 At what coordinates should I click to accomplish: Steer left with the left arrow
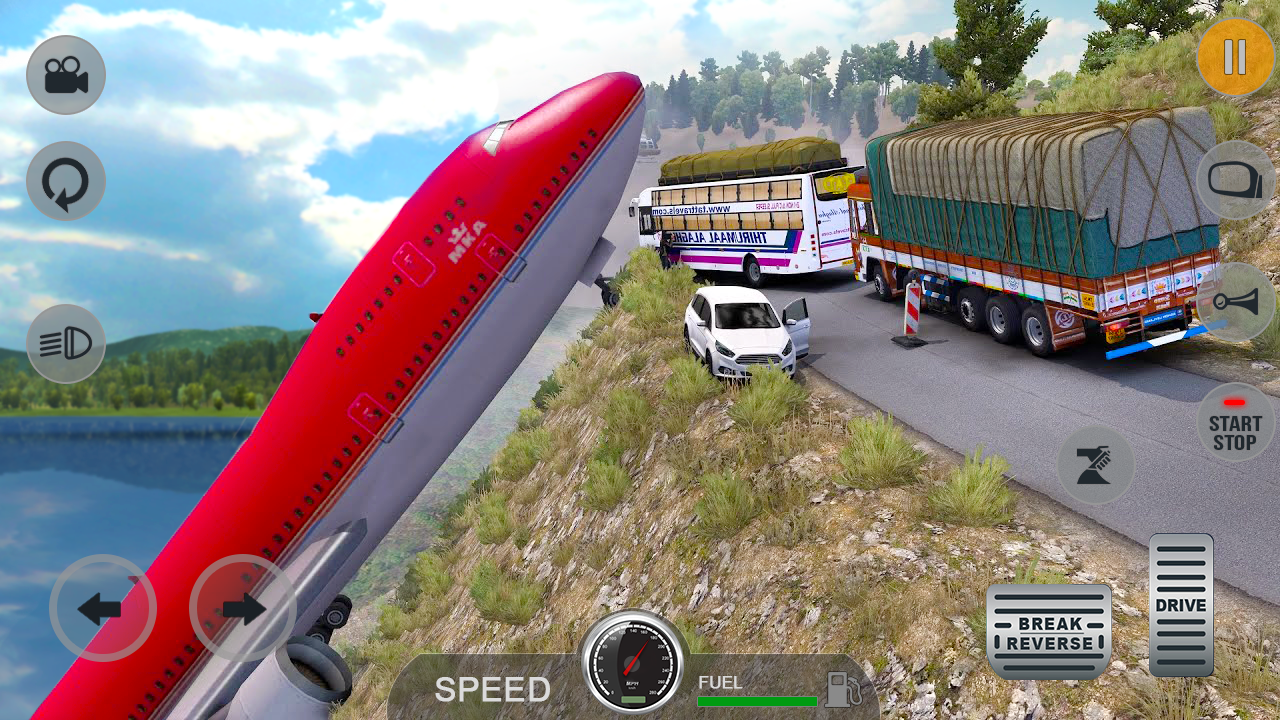[102, 608]
